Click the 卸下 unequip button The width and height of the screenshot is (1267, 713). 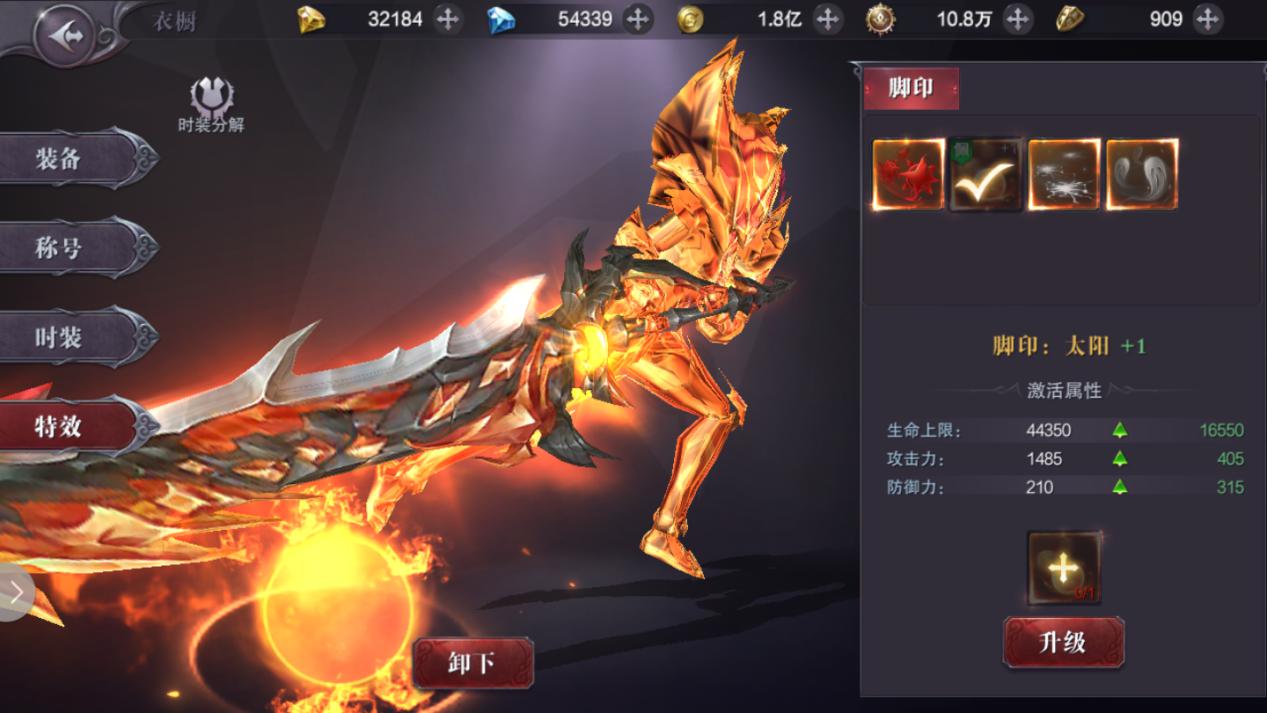pos(472,663)
